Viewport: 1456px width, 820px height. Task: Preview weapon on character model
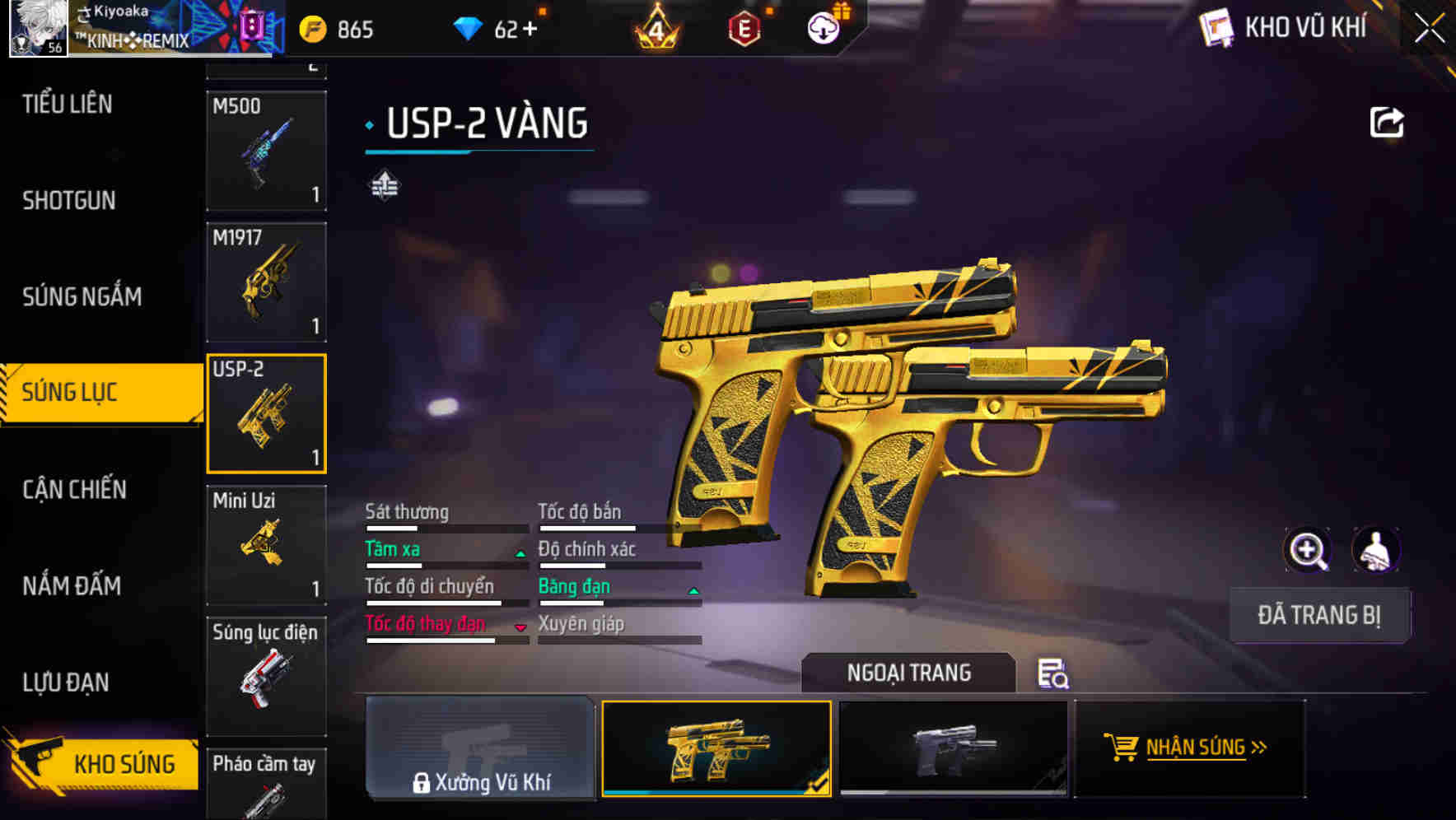pos(1374,550)
